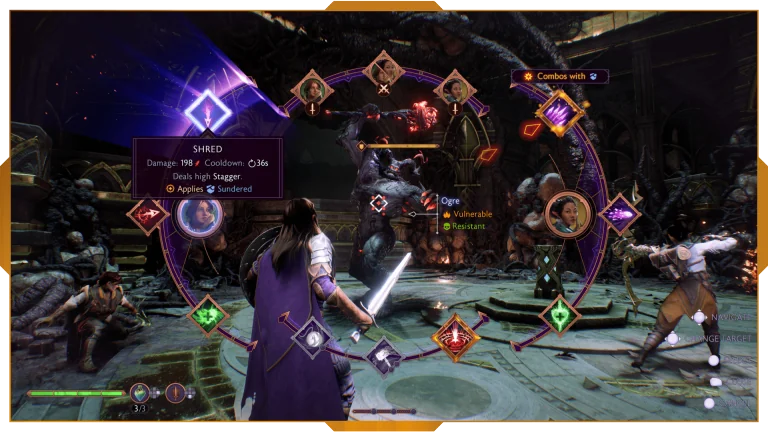The height and width of the screenshot is (432, 768).
Task: Pick the orange-ringed companion portrait
Action: [566, 214]
